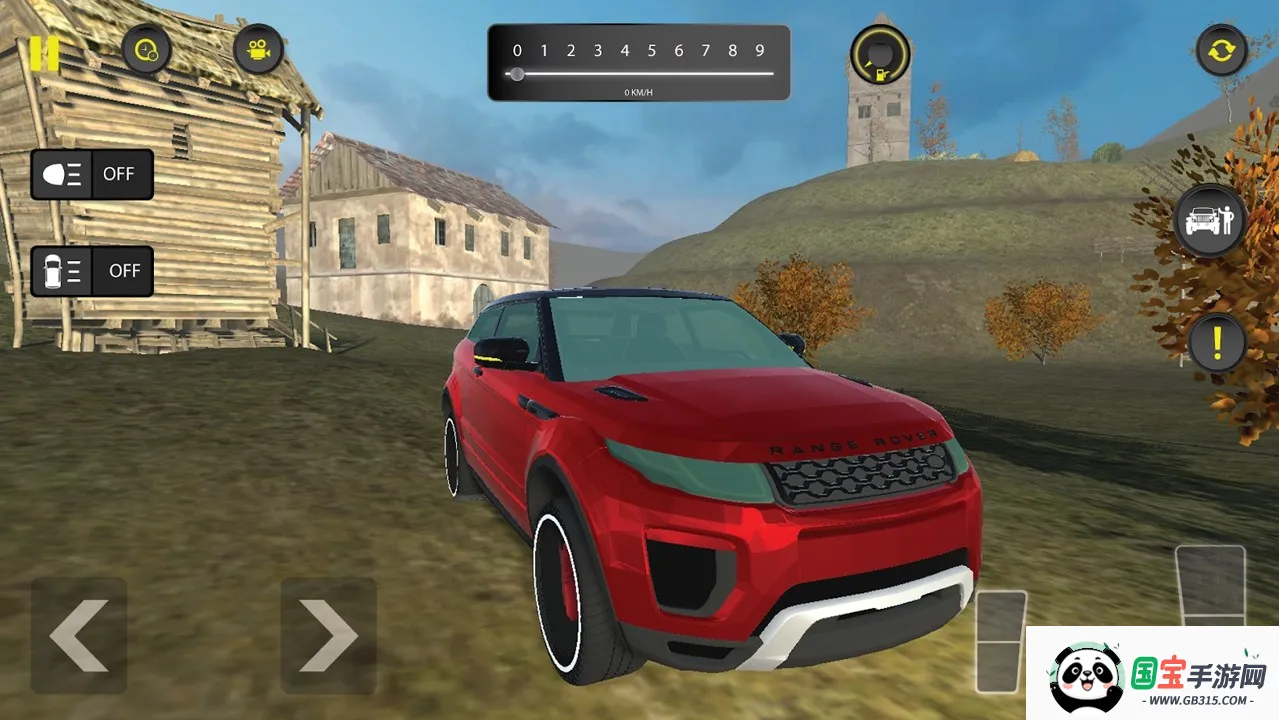1279x720 pixels.
Task: Tap the car-and-person icon button
Action: (1210, 221)
